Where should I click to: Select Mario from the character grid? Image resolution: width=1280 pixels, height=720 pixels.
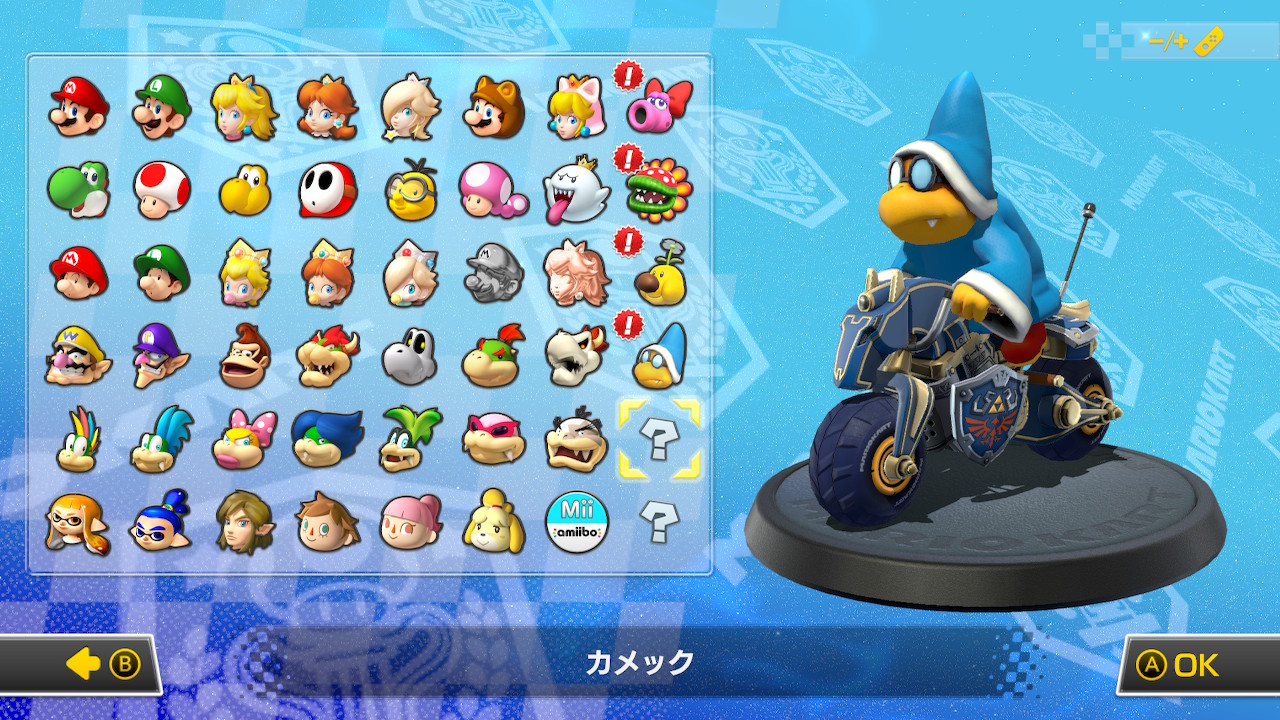[x=79, y=107]
